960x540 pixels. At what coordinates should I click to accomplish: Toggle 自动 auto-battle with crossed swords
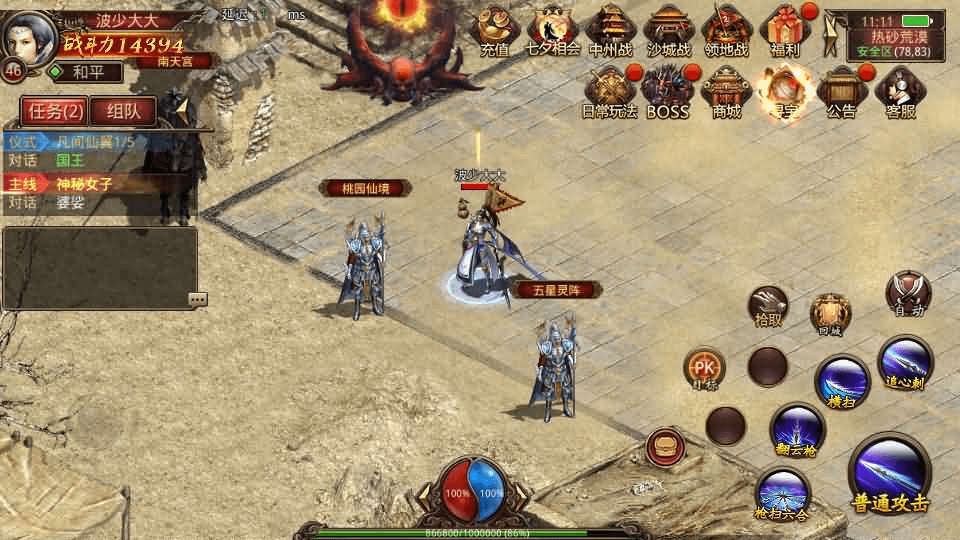pyautogui.click(x=908, y=294)
